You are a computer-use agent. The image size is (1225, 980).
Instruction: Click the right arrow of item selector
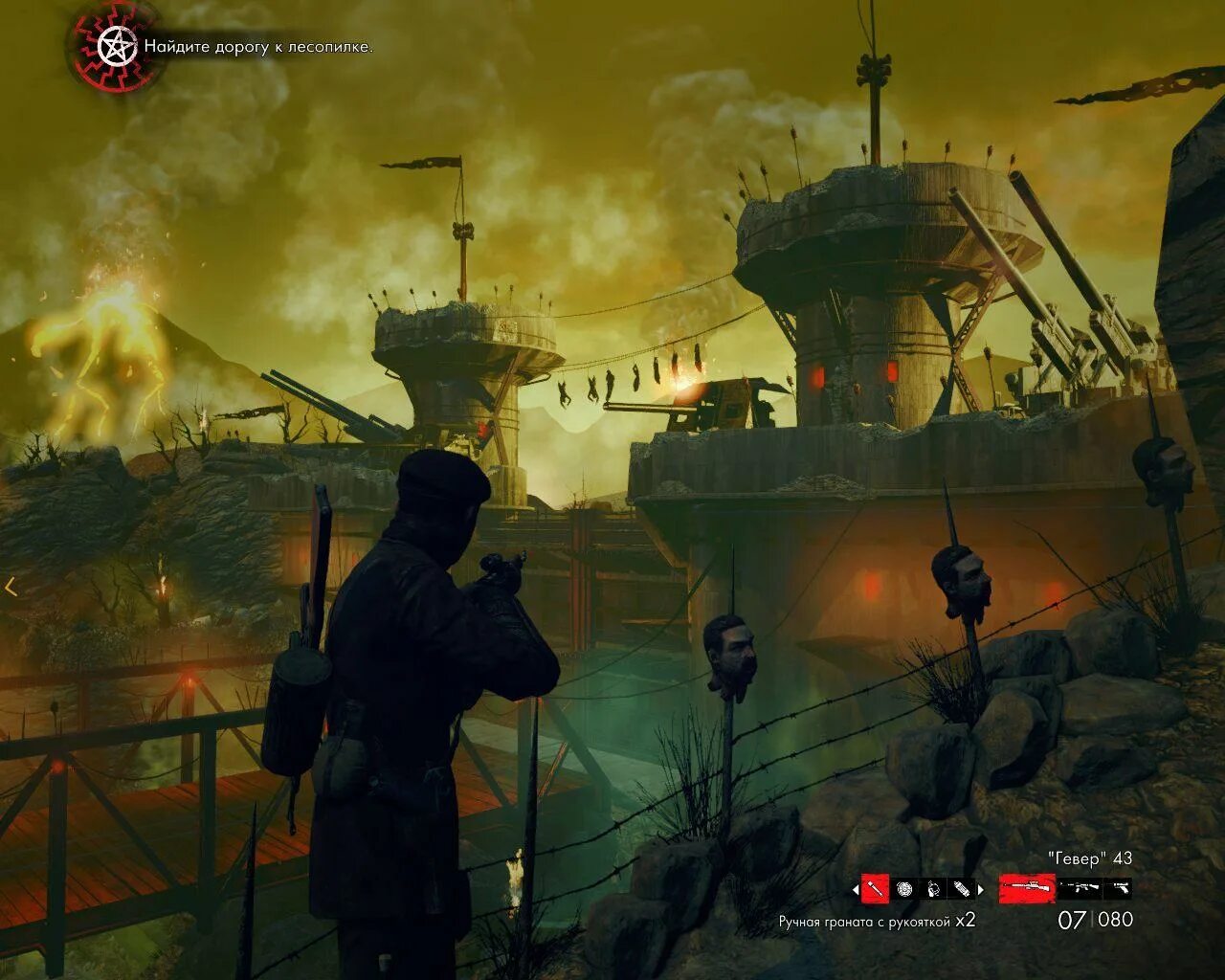[980, 890]
